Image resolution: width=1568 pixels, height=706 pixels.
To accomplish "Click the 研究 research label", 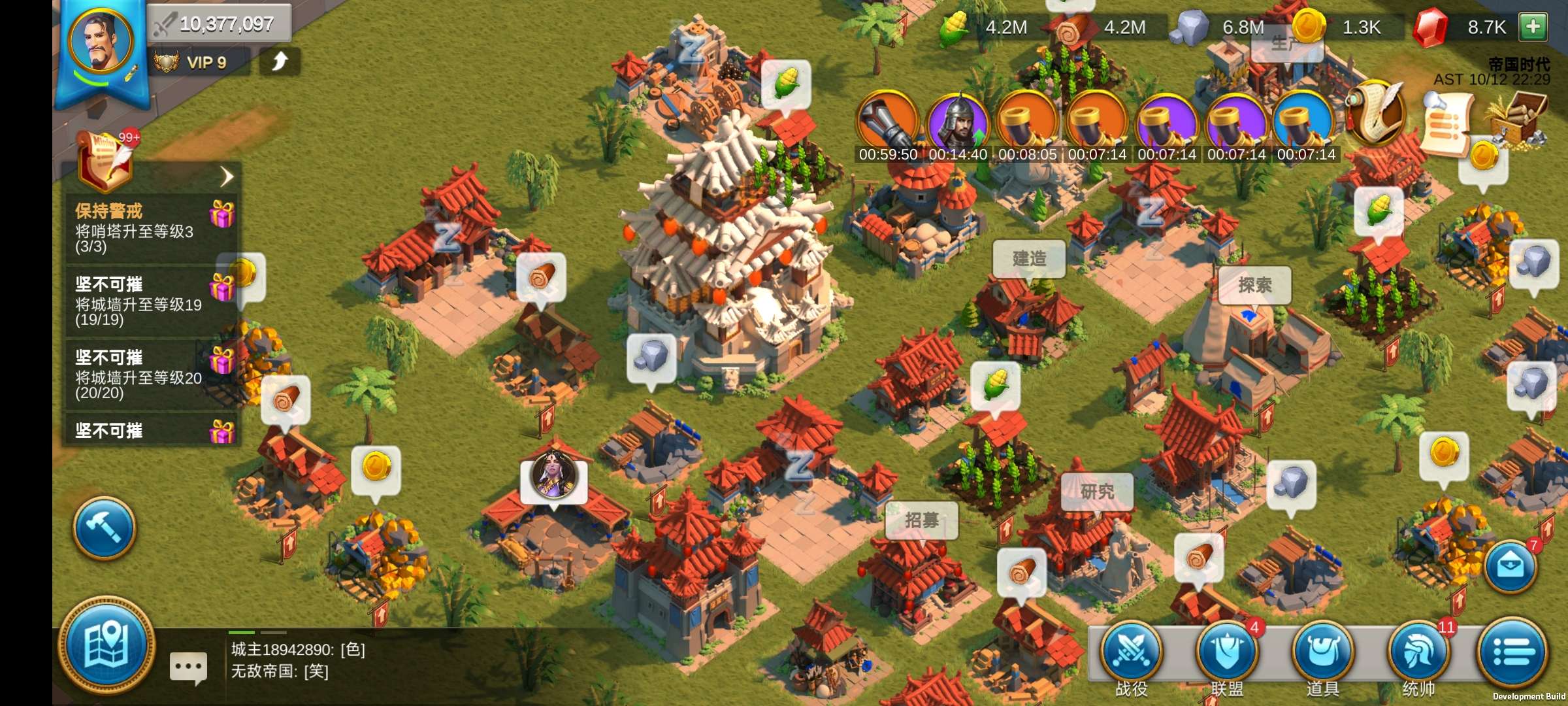I will click(1097, 491).
